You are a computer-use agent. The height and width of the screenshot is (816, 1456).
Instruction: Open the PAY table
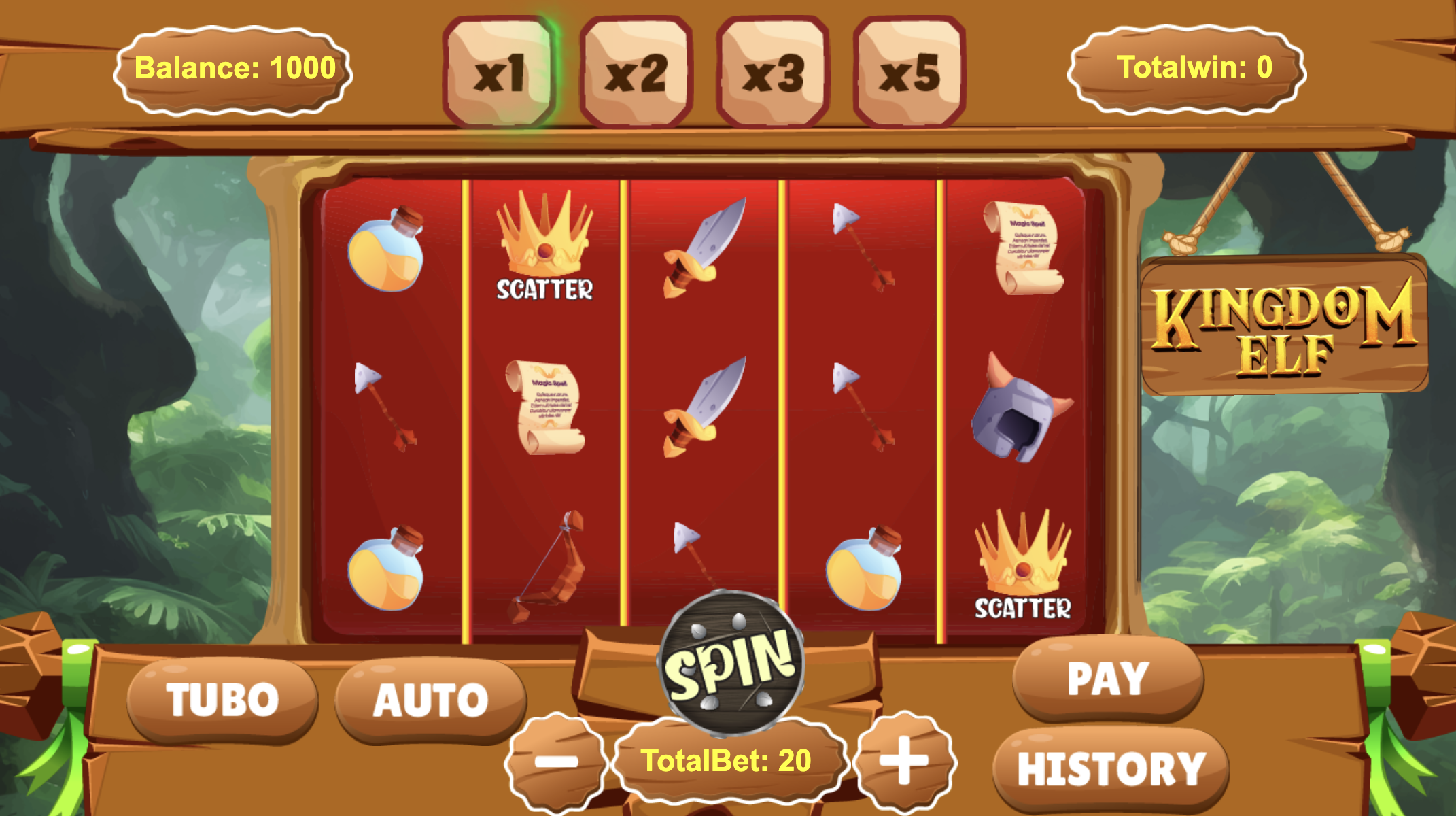coord(1108,678)
